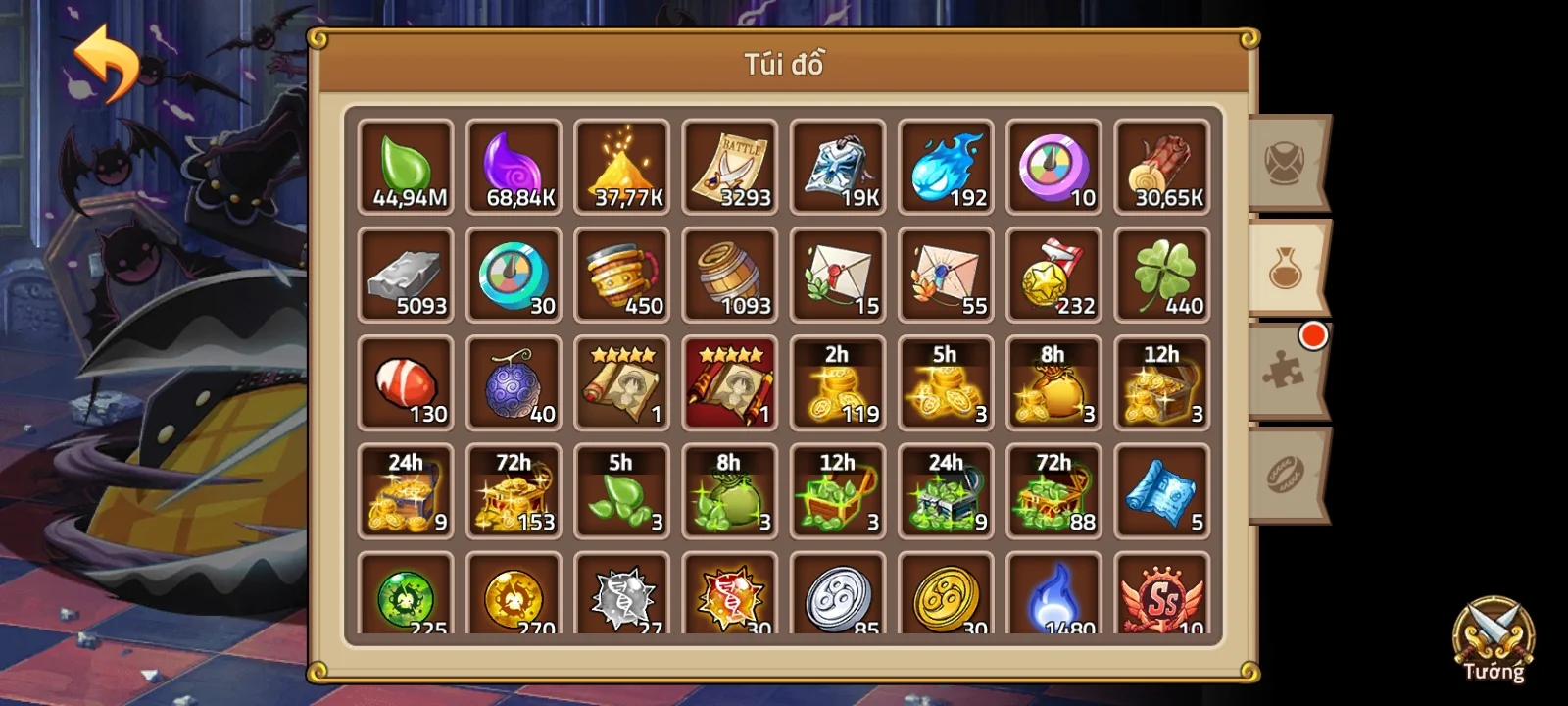Click the red-striped egg item with count 130
This screenshot has width=1568, height=706.
pyautogui.click(x=405, y=382)
